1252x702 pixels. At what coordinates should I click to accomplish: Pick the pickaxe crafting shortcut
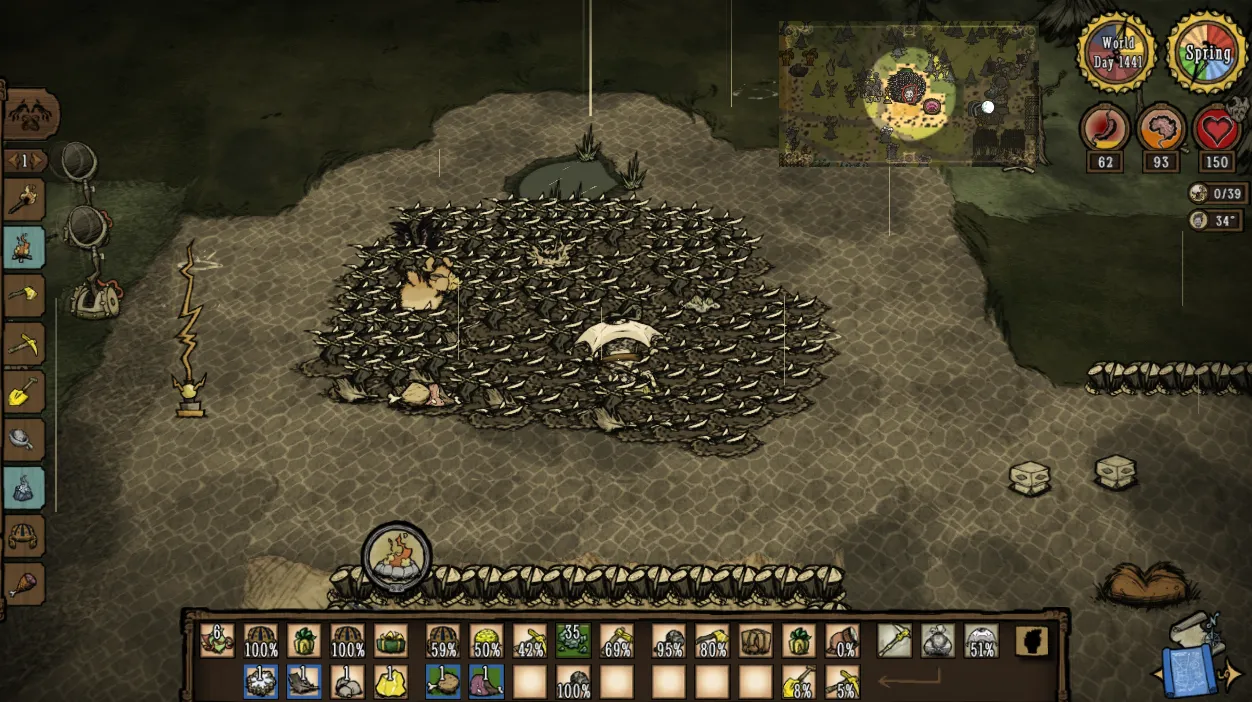(x=24, y=343)
